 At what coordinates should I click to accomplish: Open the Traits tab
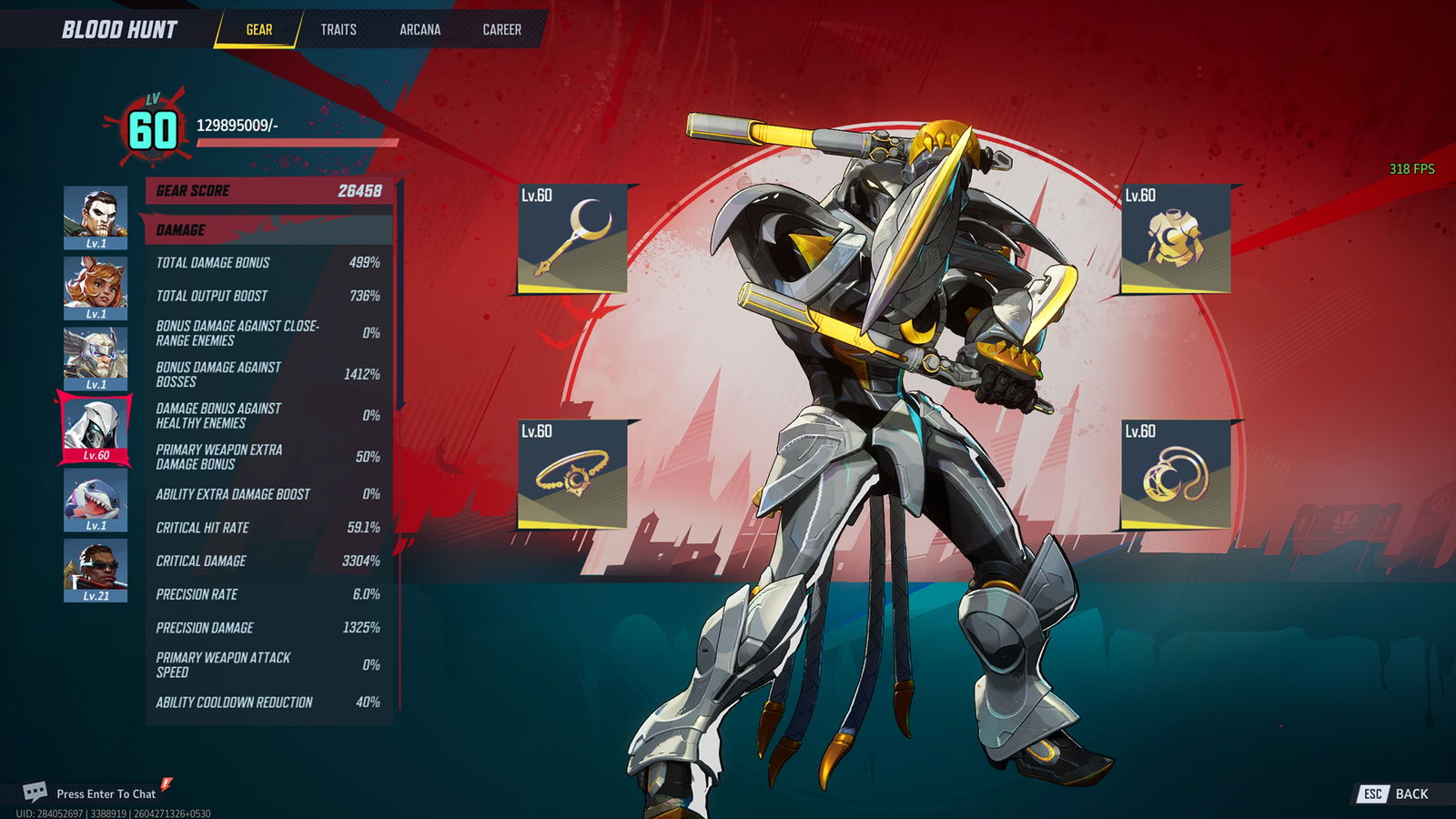[x=339, y=29]
